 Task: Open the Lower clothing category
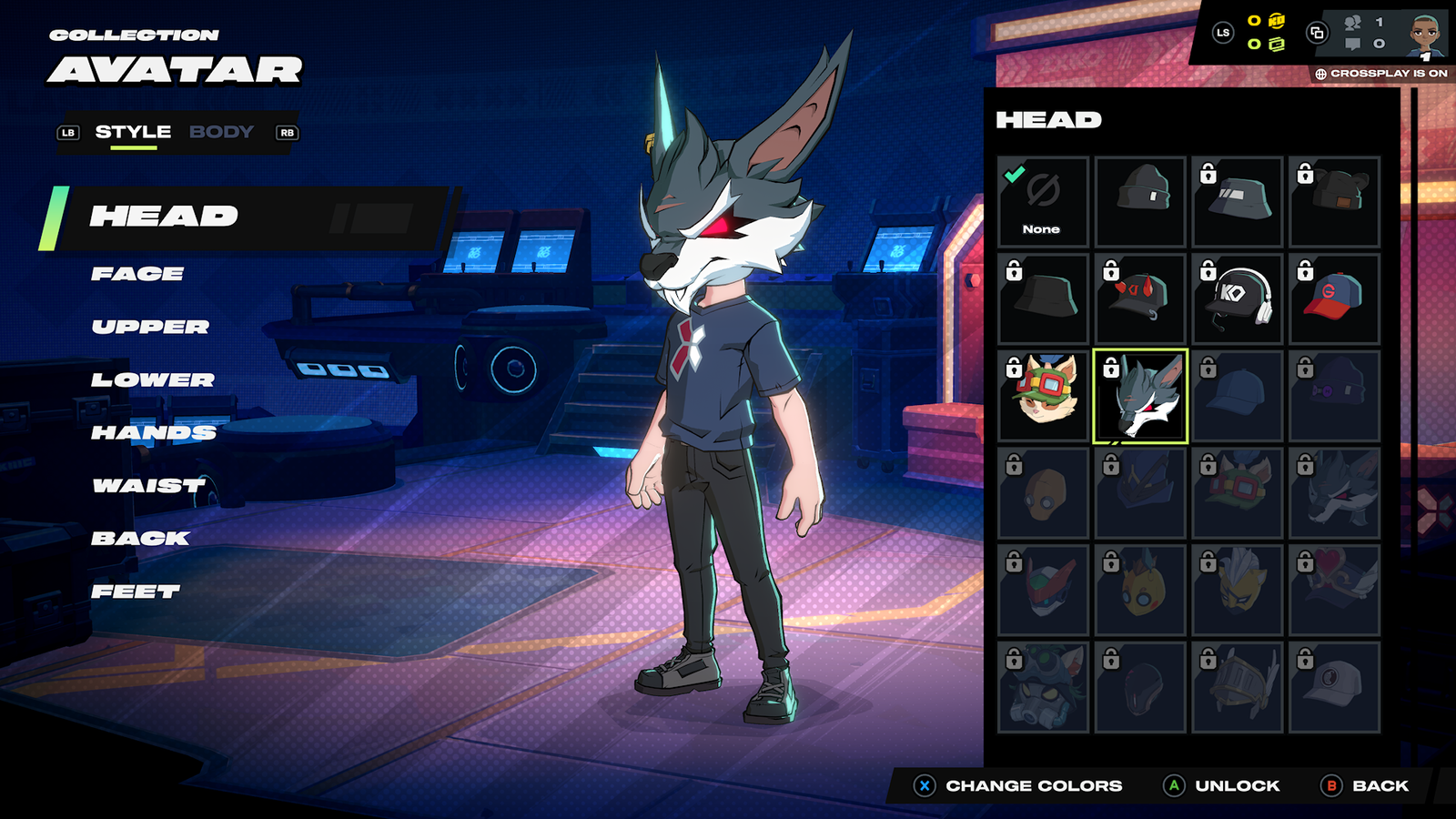click(153, 379)
